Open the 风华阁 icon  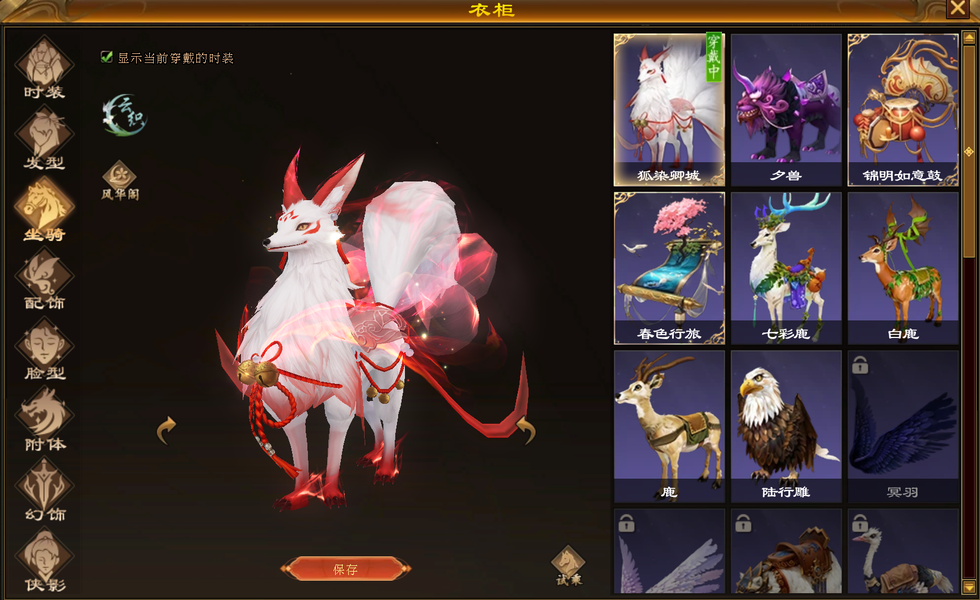119,178
